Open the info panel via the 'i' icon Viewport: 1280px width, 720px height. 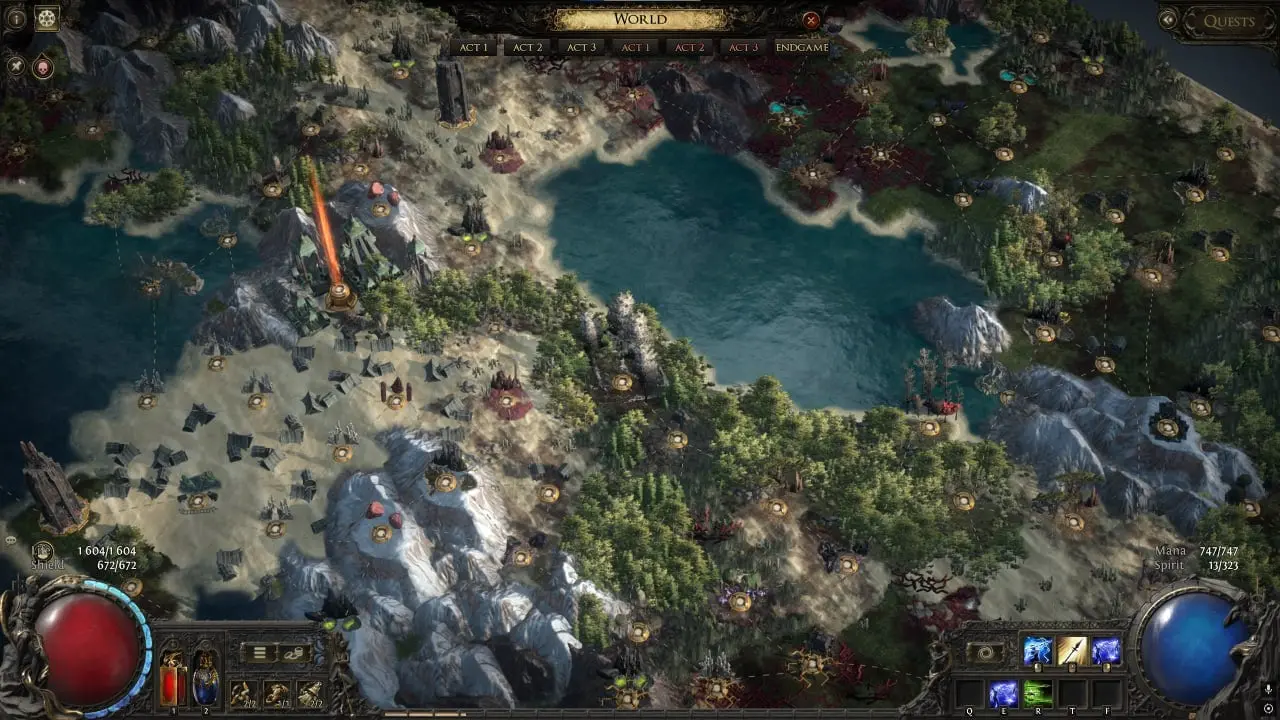pyautogui.click(x=17, y=18)
